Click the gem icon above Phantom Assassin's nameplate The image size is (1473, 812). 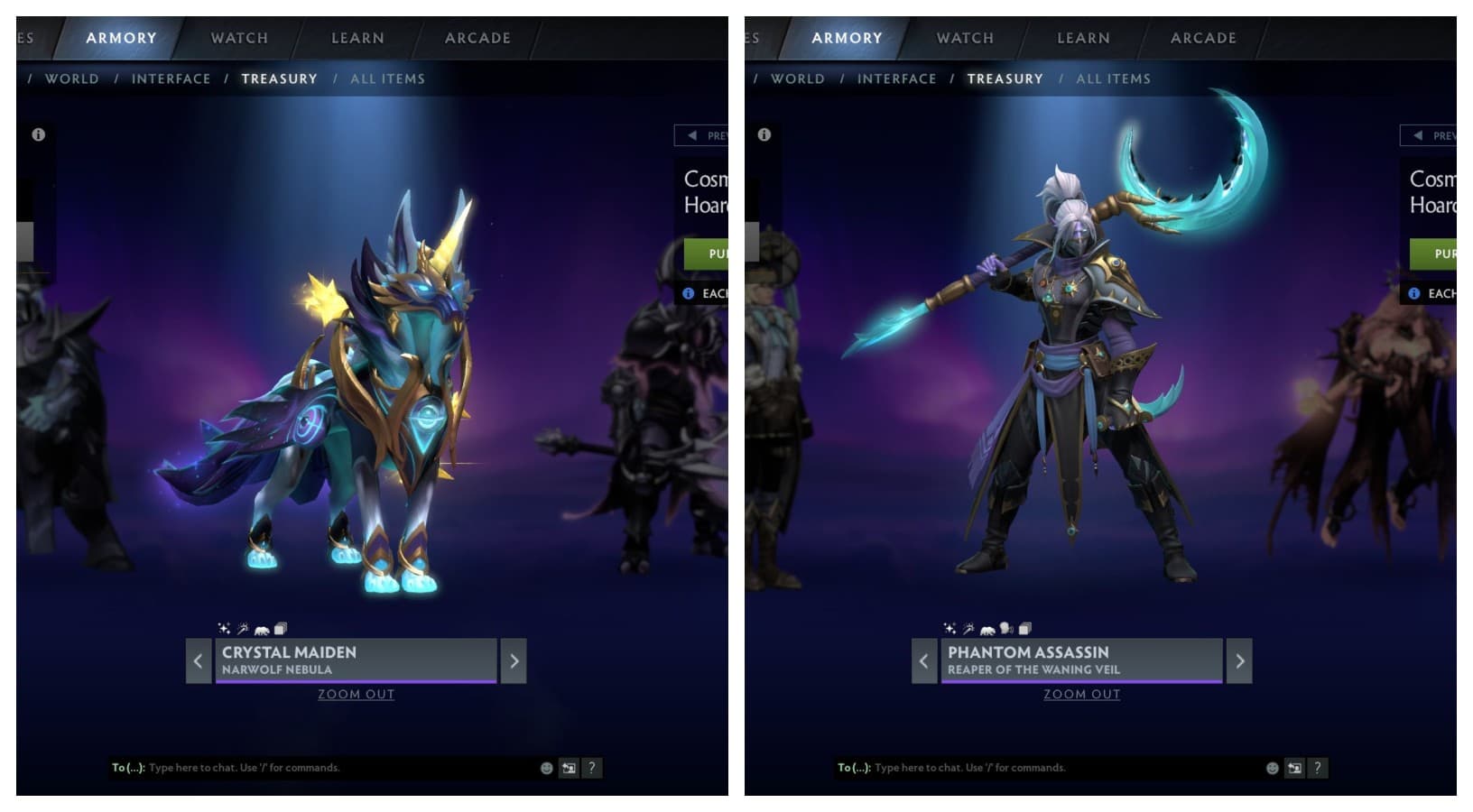point(1005,628)
